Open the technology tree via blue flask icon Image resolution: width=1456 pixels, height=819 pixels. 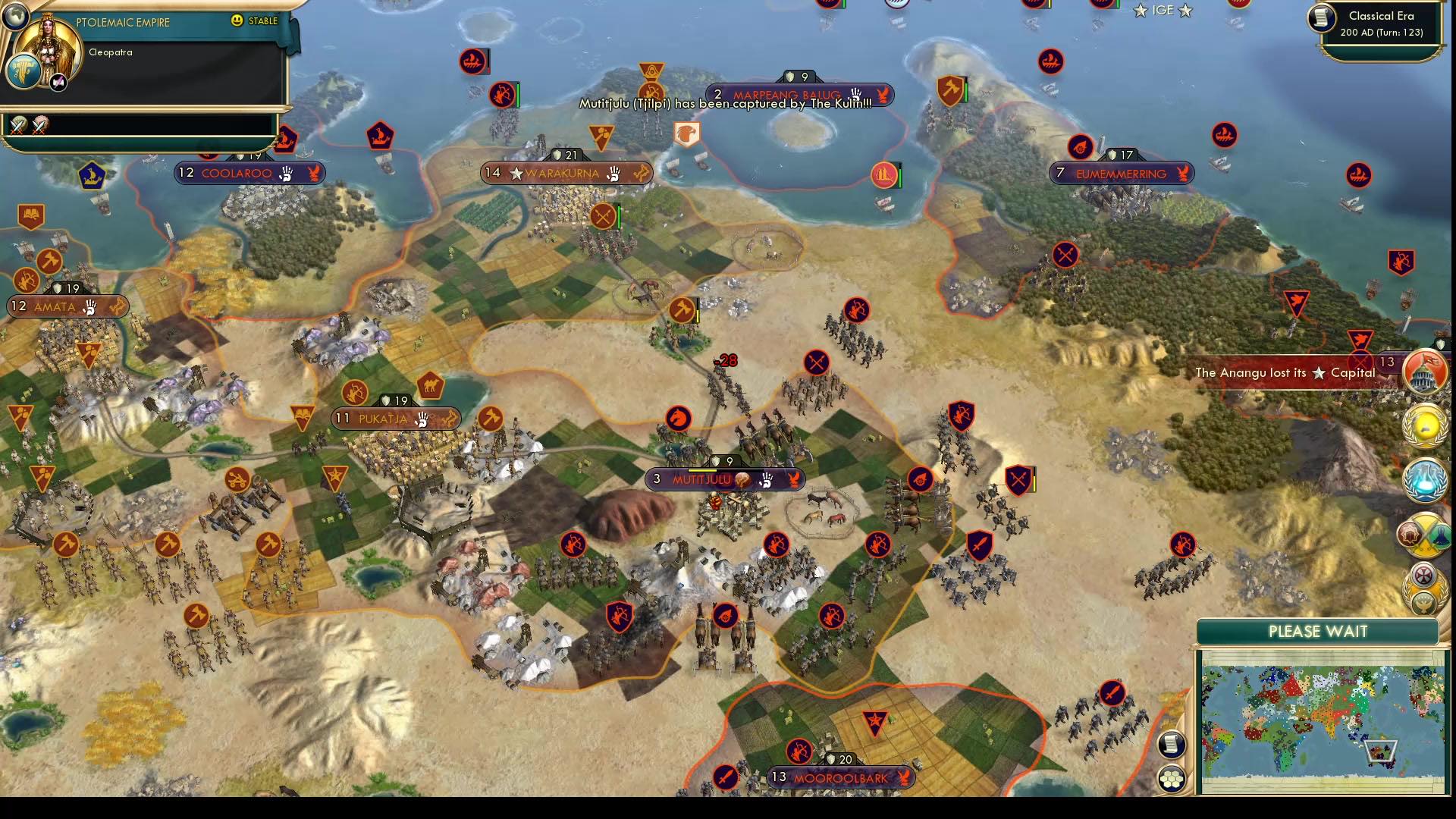(1425, 479)
